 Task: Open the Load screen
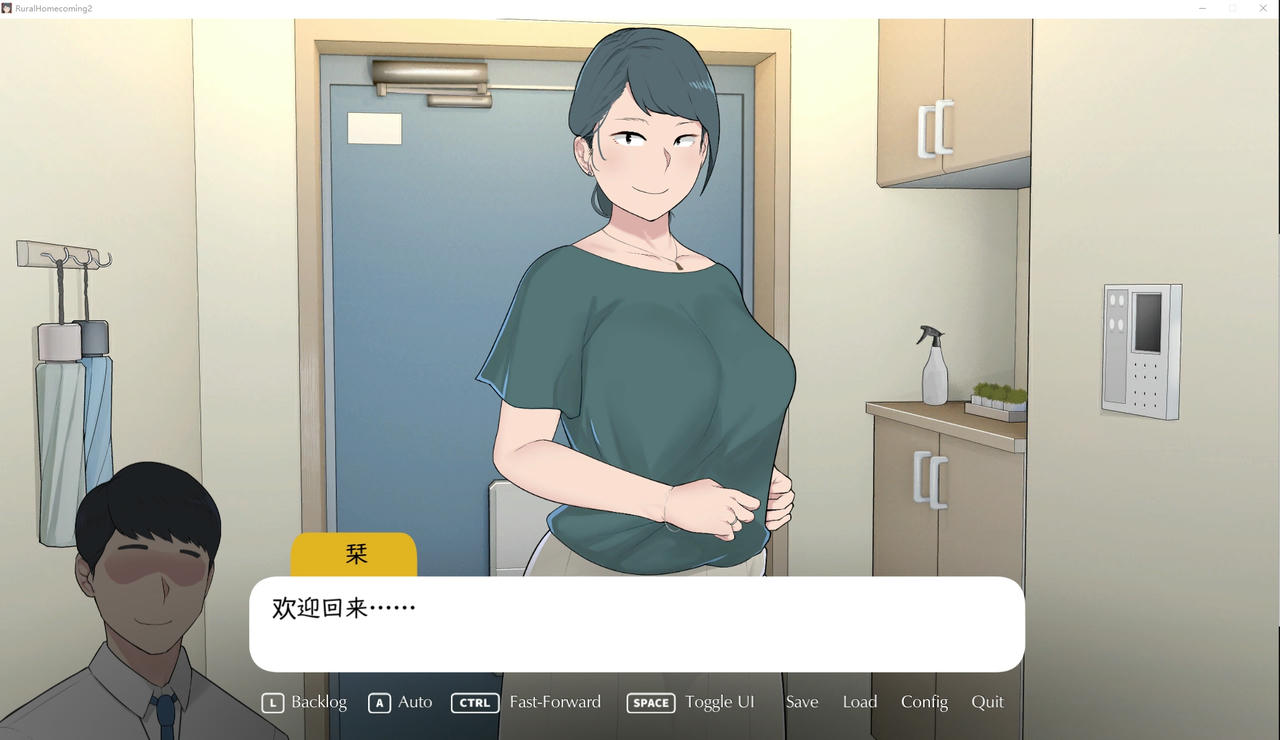click(x=860, y=702)
